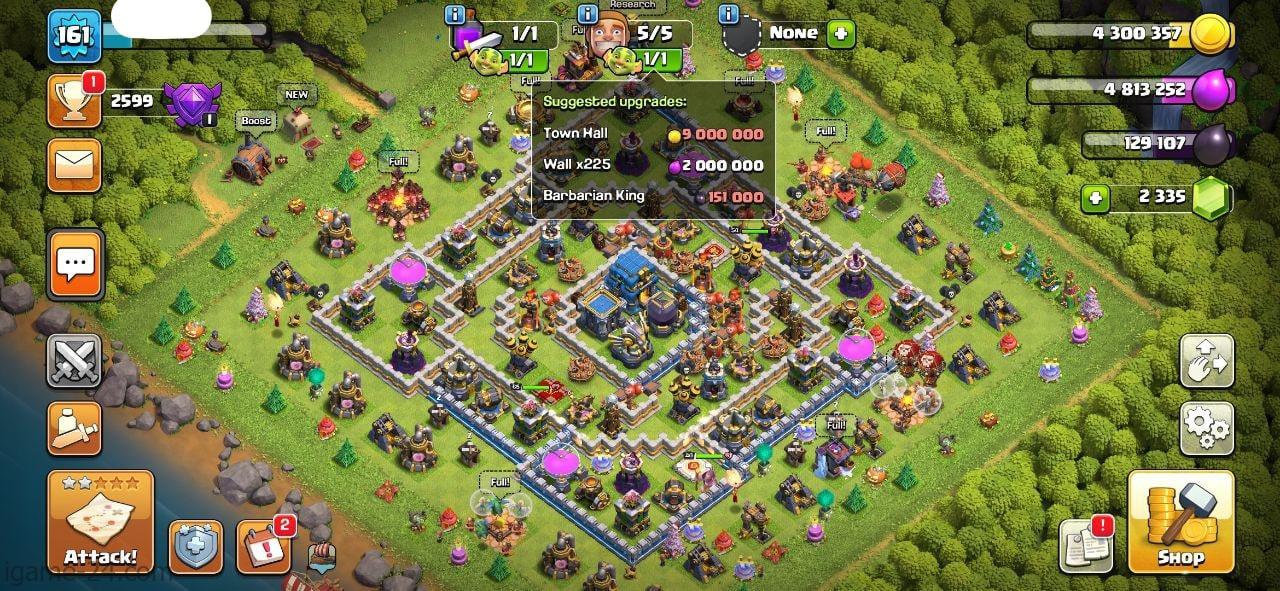Image resolution: width=1280 pixels, height=591 pixels.
Task: Open the chat speech bubble
Action: click(x=74, y=265)
